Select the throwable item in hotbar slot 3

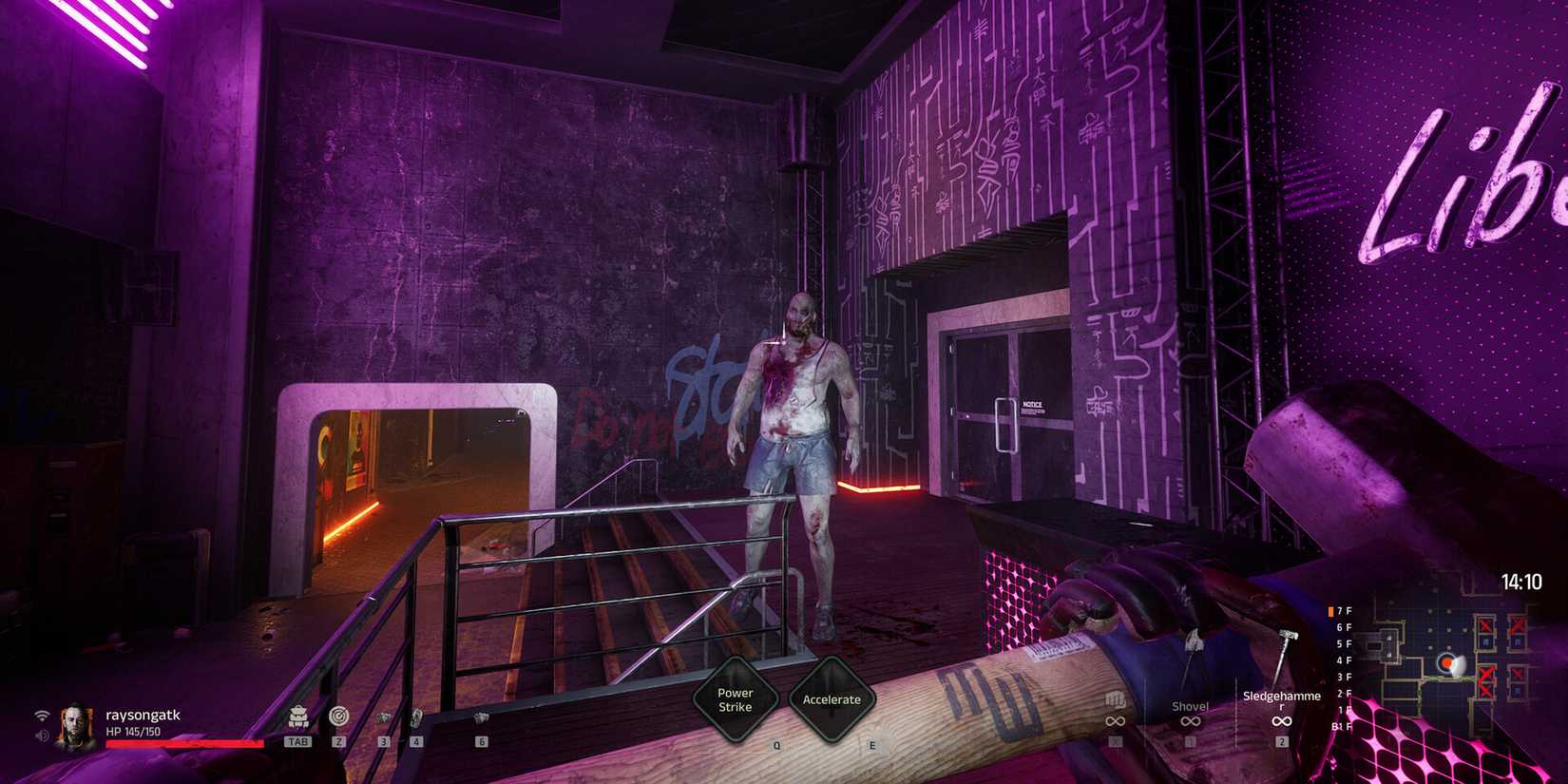tap(384, 717)
